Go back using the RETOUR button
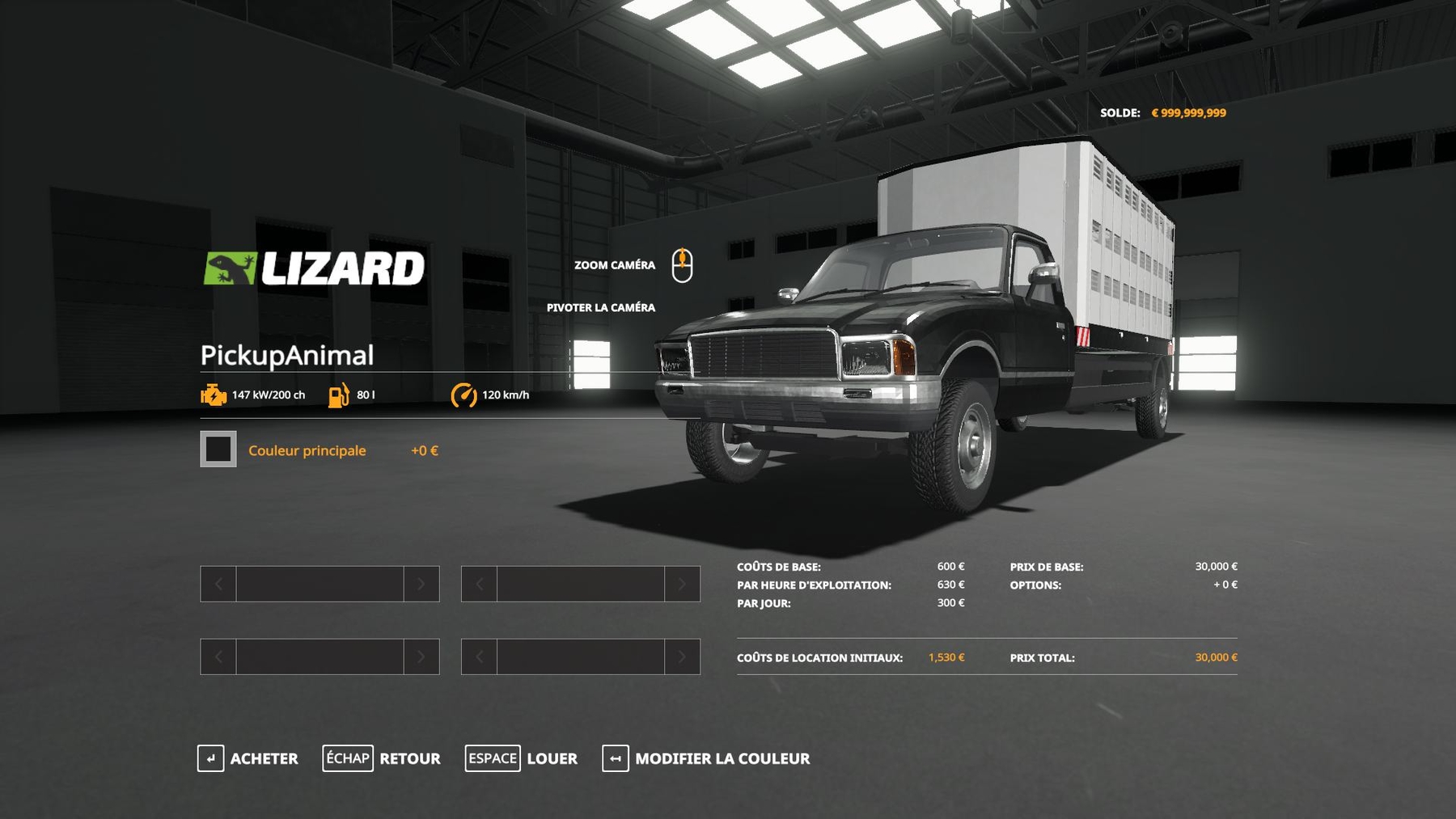 tap(382, 758)
